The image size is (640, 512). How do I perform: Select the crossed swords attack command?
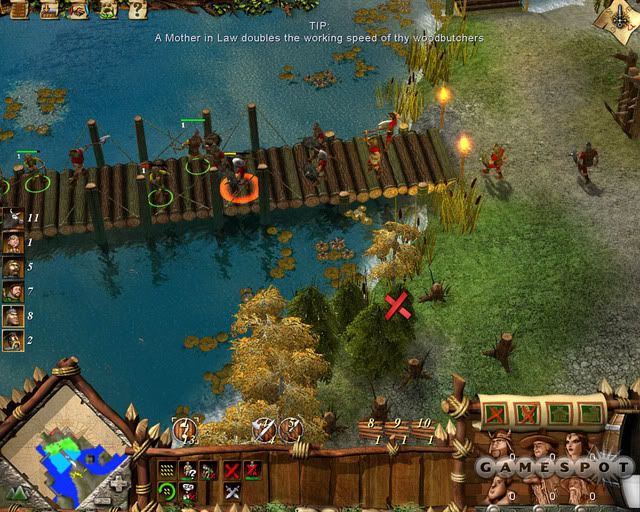coord(232,491)
